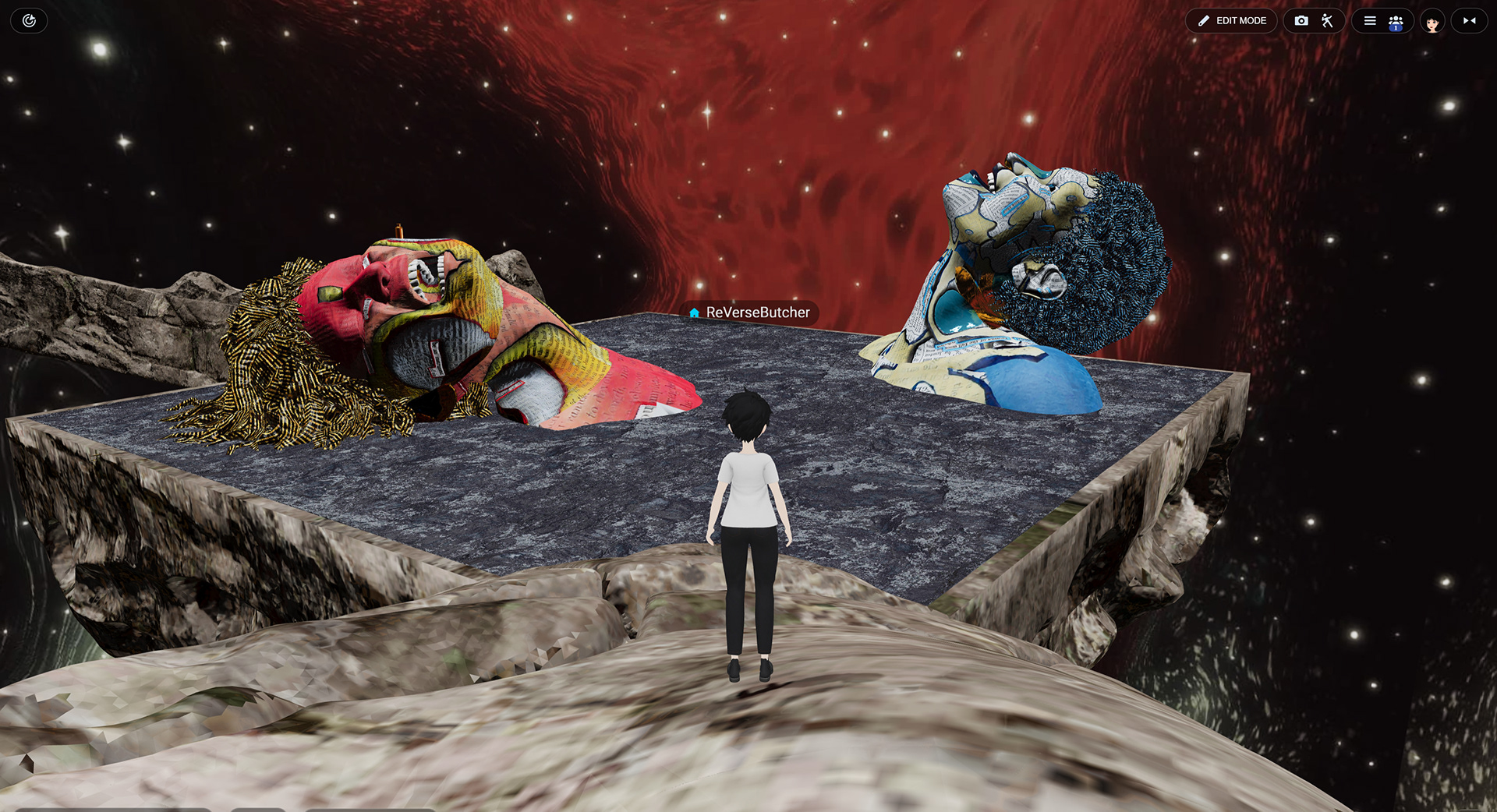Click the ReVerseButcher space name label

point(755,313)
